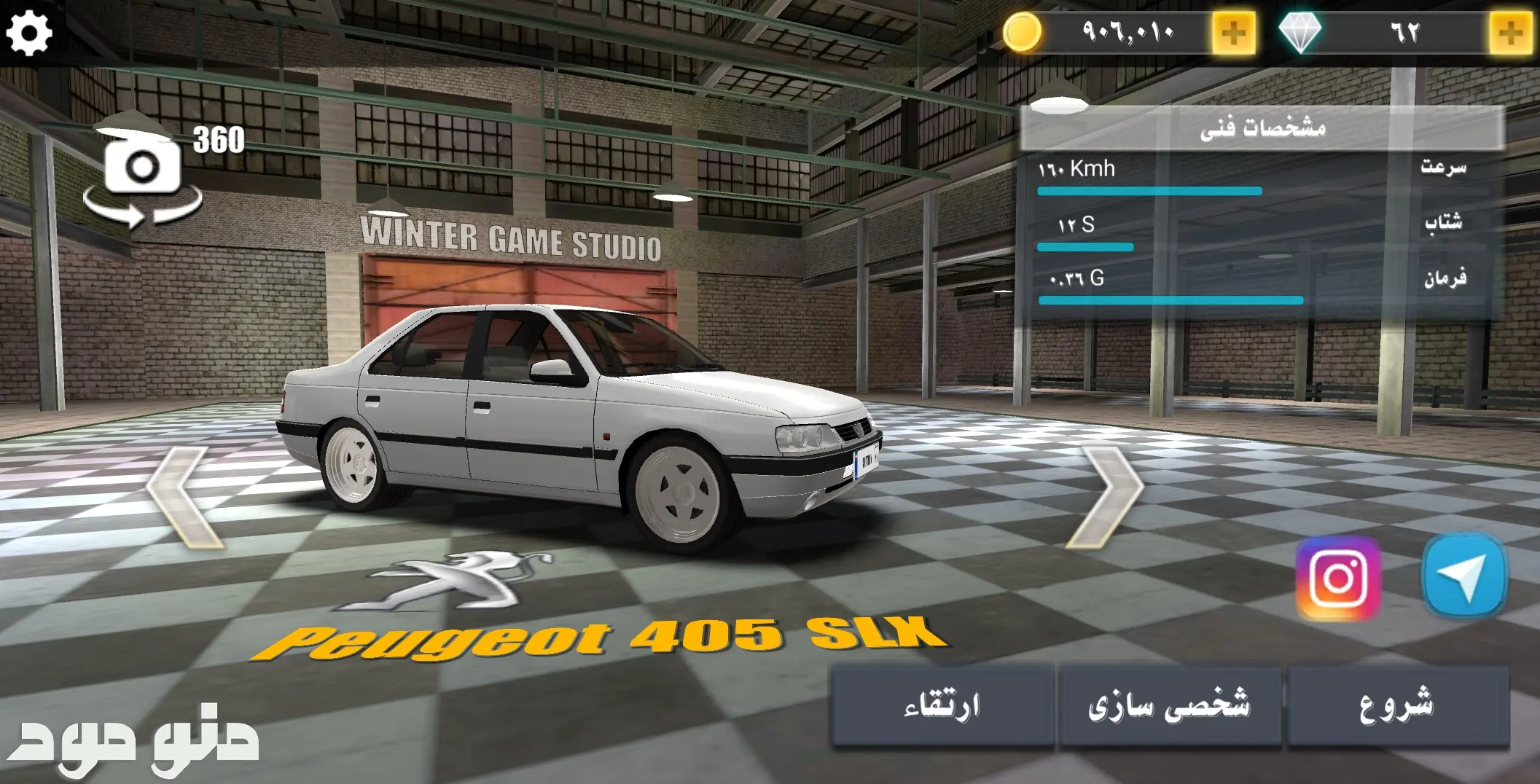Start the game with شروع
1540x784 pixels.
pyautogui.click(x=1396, y=705)
